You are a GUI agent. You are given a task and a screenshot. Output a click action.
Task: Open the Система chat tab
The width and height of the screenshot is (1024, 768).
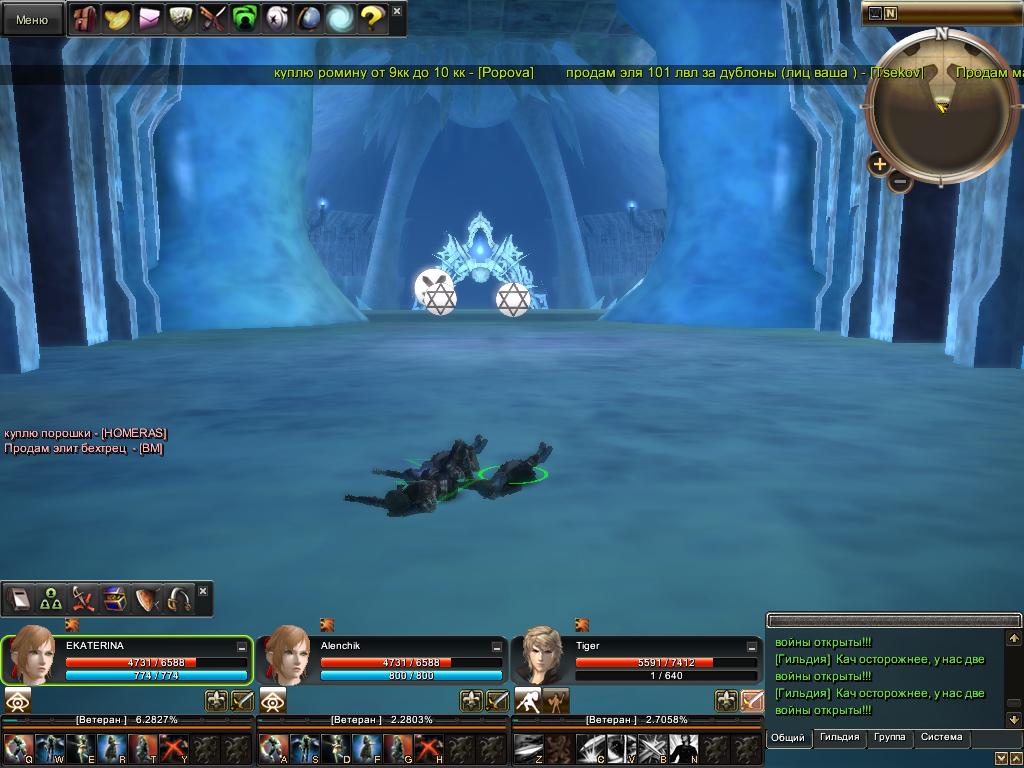[941, 738]
